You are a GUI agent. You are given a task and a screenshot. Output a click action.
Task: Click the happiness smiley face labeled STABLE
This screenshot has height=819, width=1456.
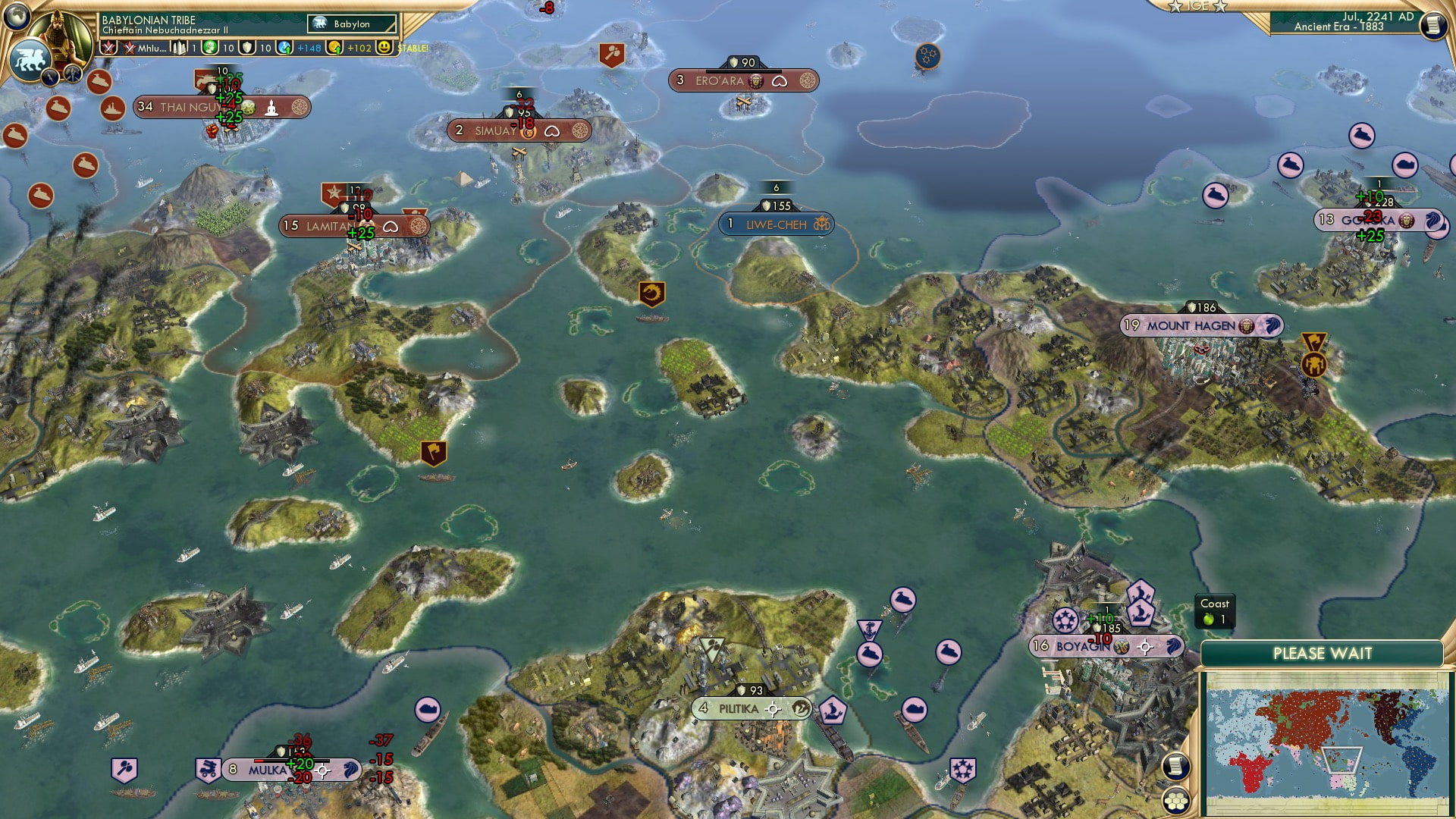pos(384,47)
